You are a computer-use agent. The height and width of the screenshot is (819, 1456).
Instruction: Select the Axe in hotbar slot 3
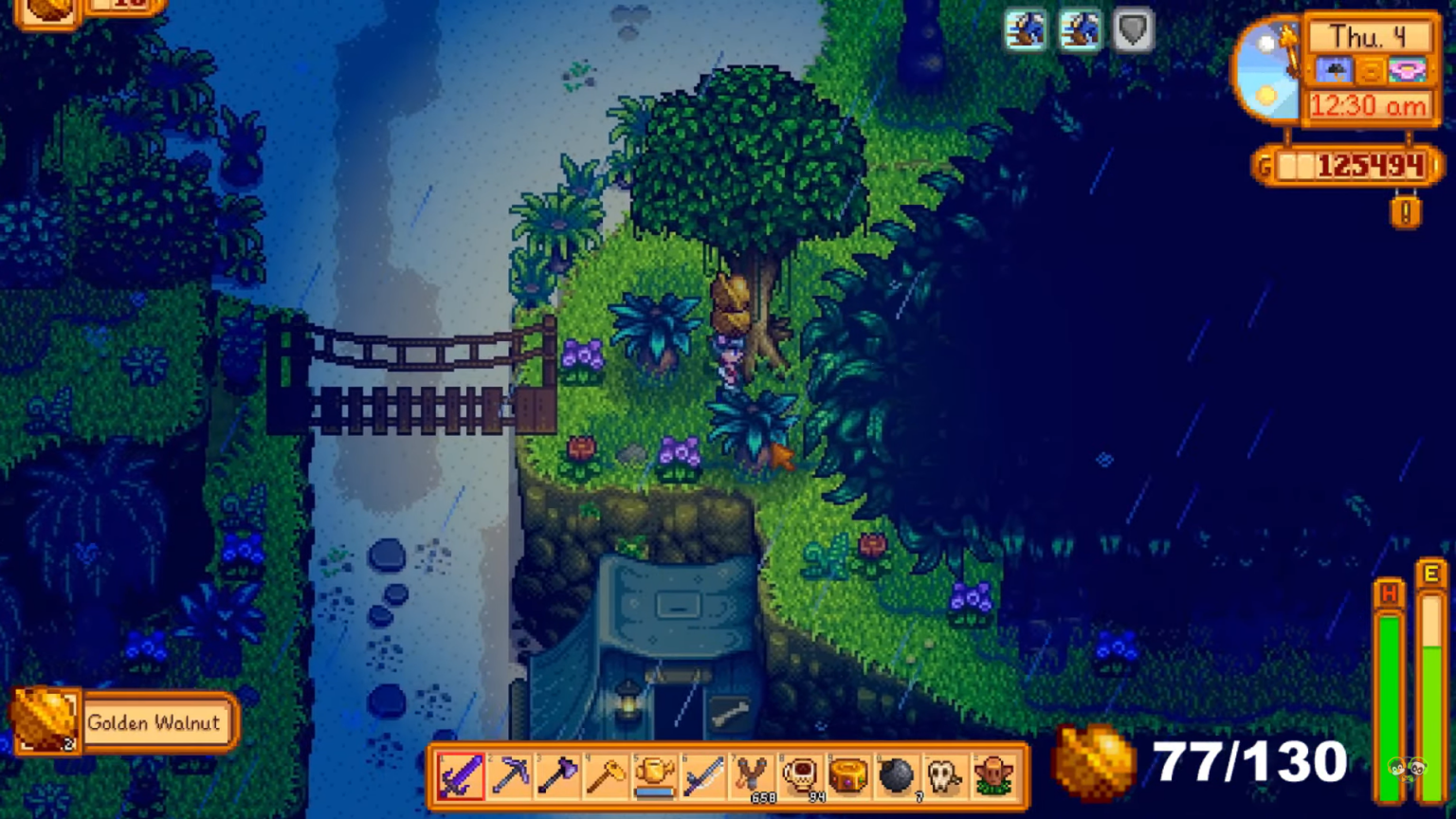coord(556,777)
